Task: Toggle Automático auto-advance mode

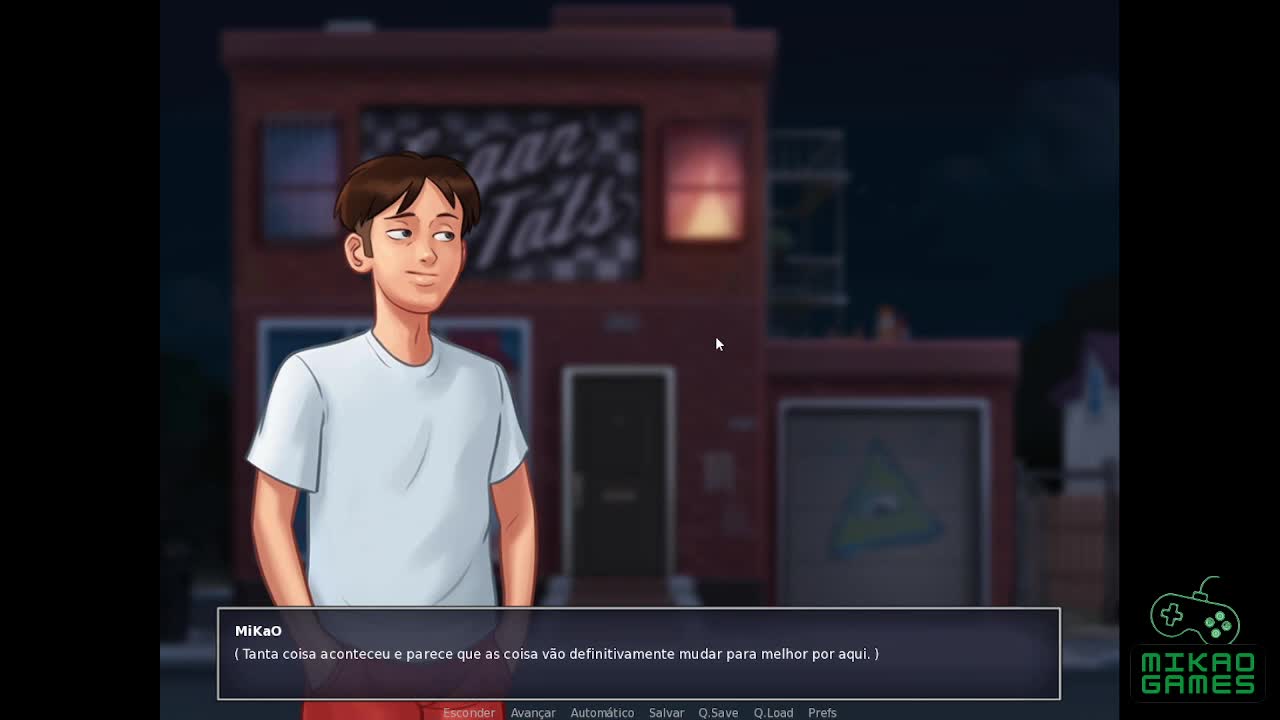Action: (602, 712)
